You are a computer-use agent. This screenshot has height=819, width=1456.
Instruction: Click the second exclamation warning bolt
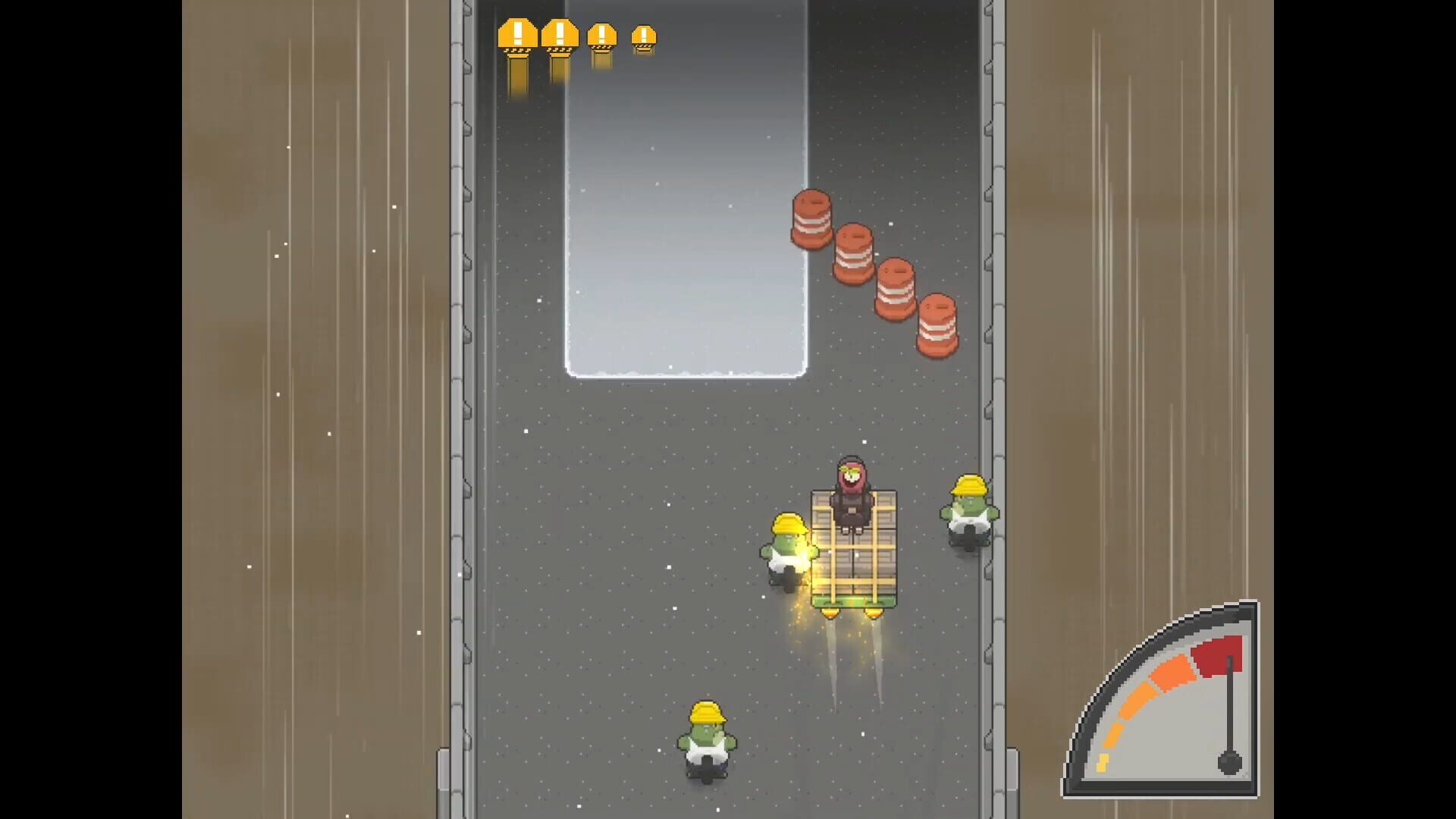tap(559, 34)
